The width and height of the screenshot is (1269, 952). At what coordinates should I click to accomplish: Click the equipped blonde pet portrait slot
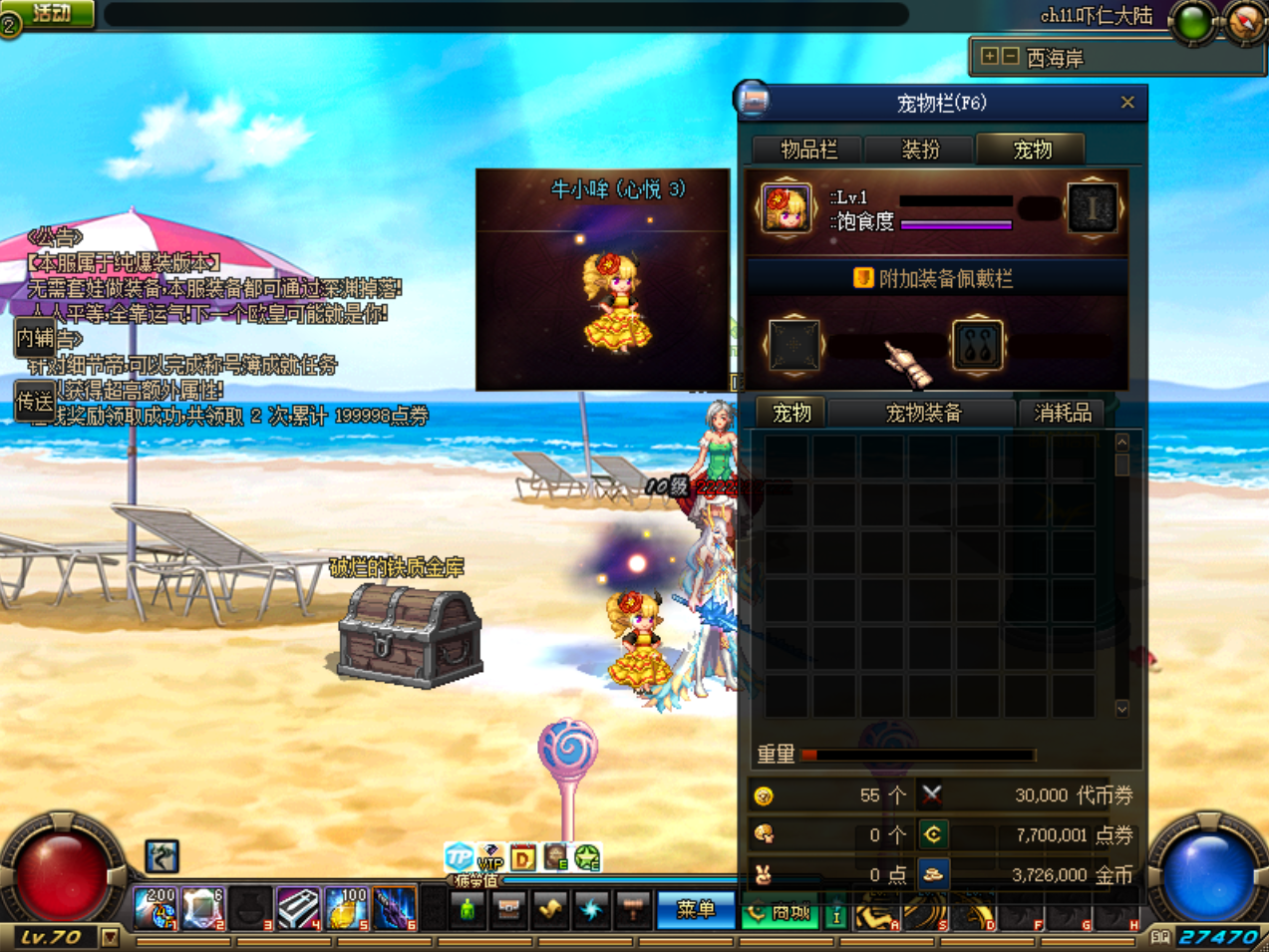pyautogui.click(x=786, y=208)
